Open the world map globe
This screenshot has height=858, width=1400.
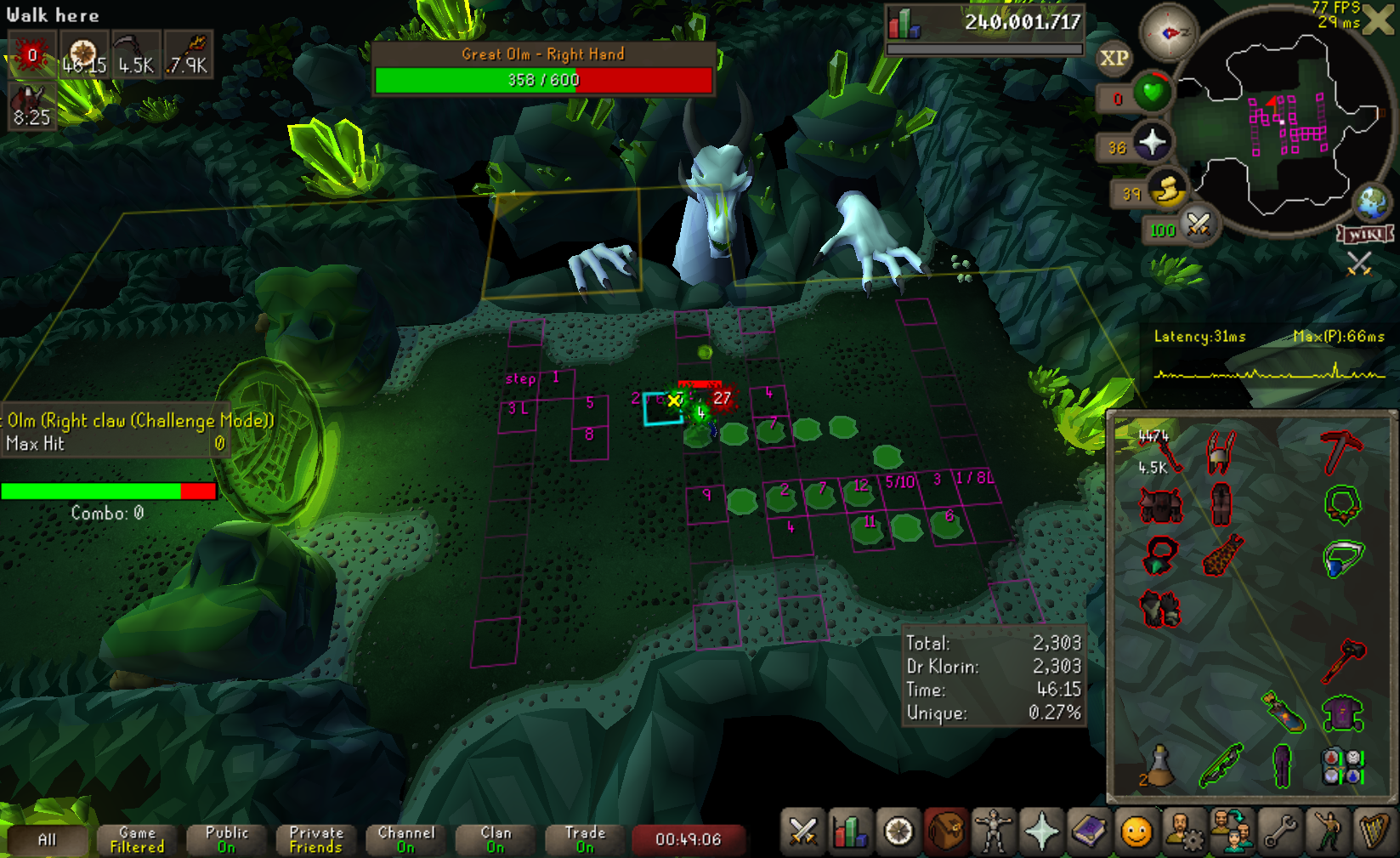pos(1371,202)
